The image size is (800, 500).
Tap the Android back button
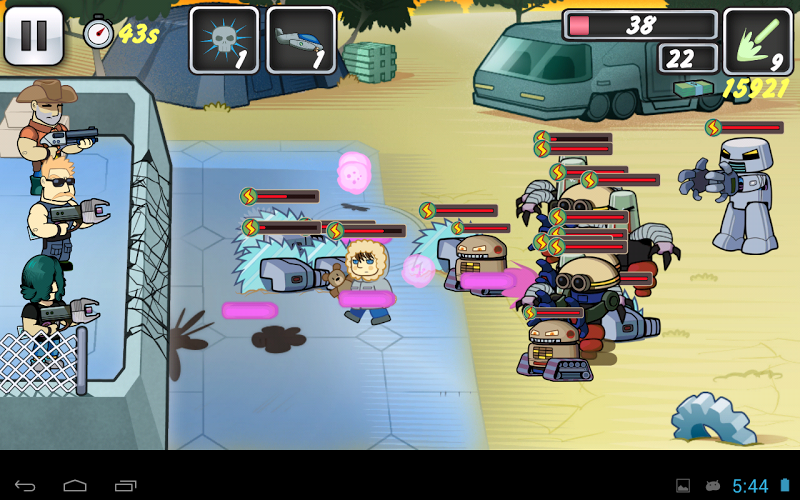[25, 486]
